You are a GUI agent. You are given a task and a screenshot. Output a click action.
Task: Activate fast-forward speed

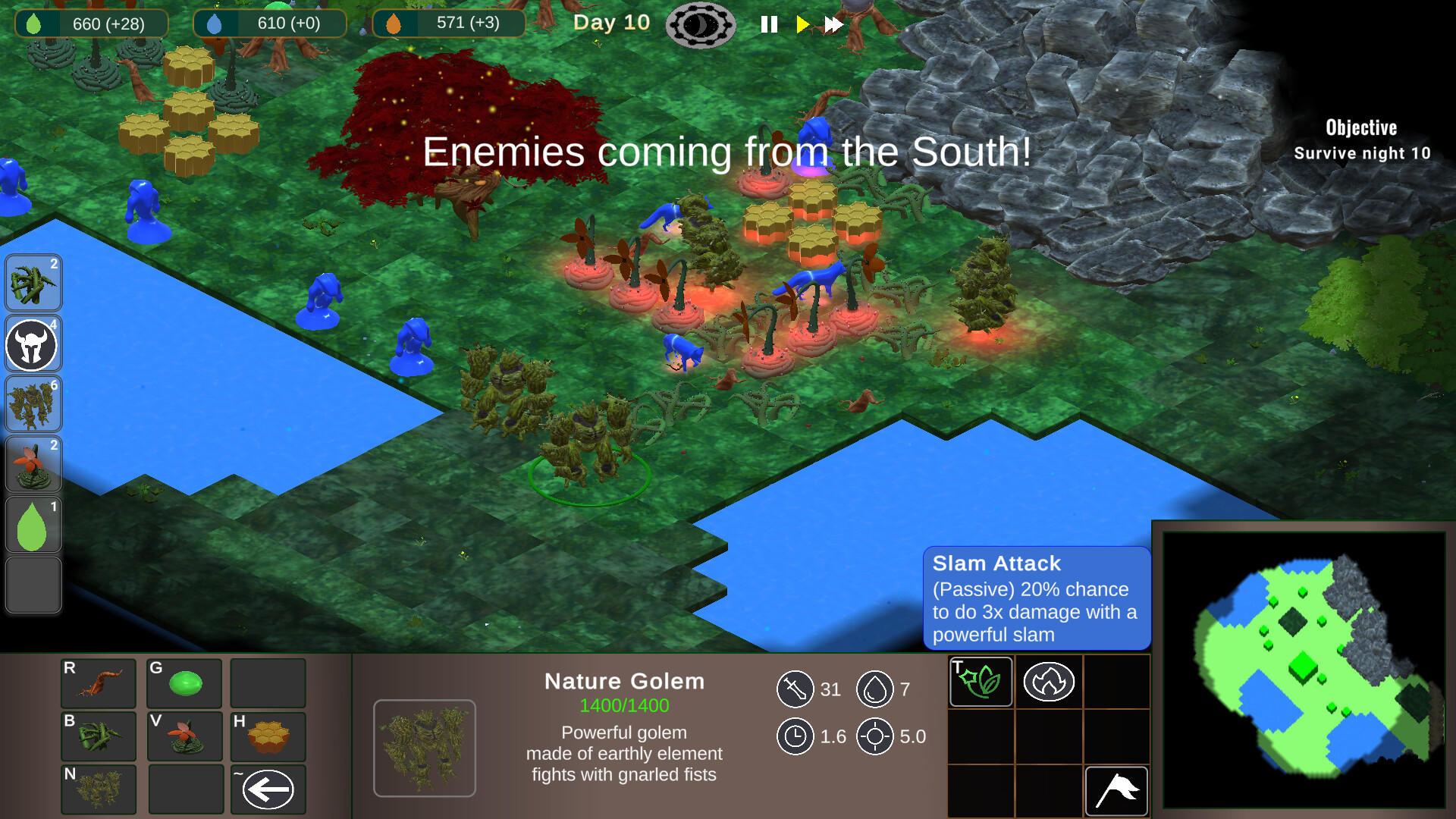832,24
